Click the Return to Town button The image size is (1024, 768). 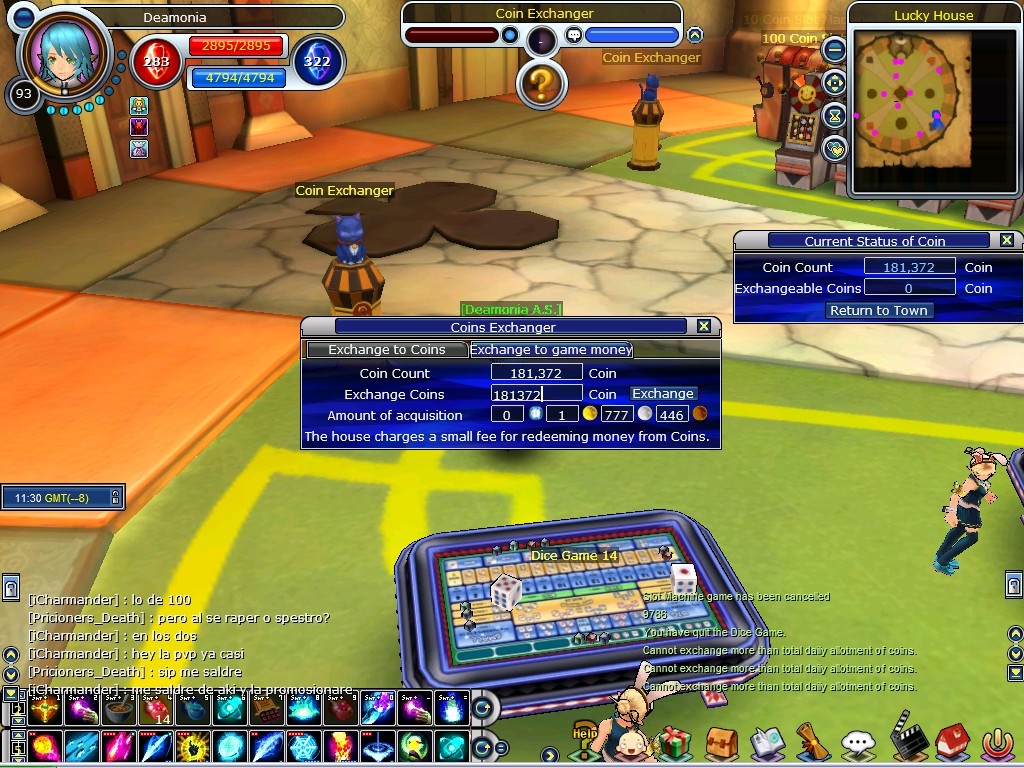pos(878,311)
